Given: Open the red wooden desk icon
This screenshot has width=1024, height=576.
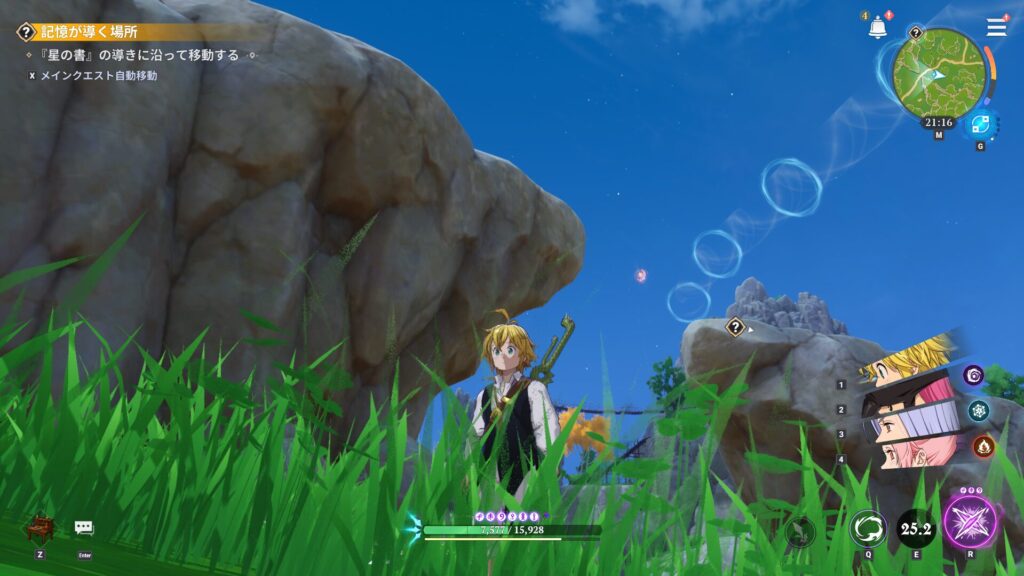Looking at the screenshot, I should click(x=40, y=528).
